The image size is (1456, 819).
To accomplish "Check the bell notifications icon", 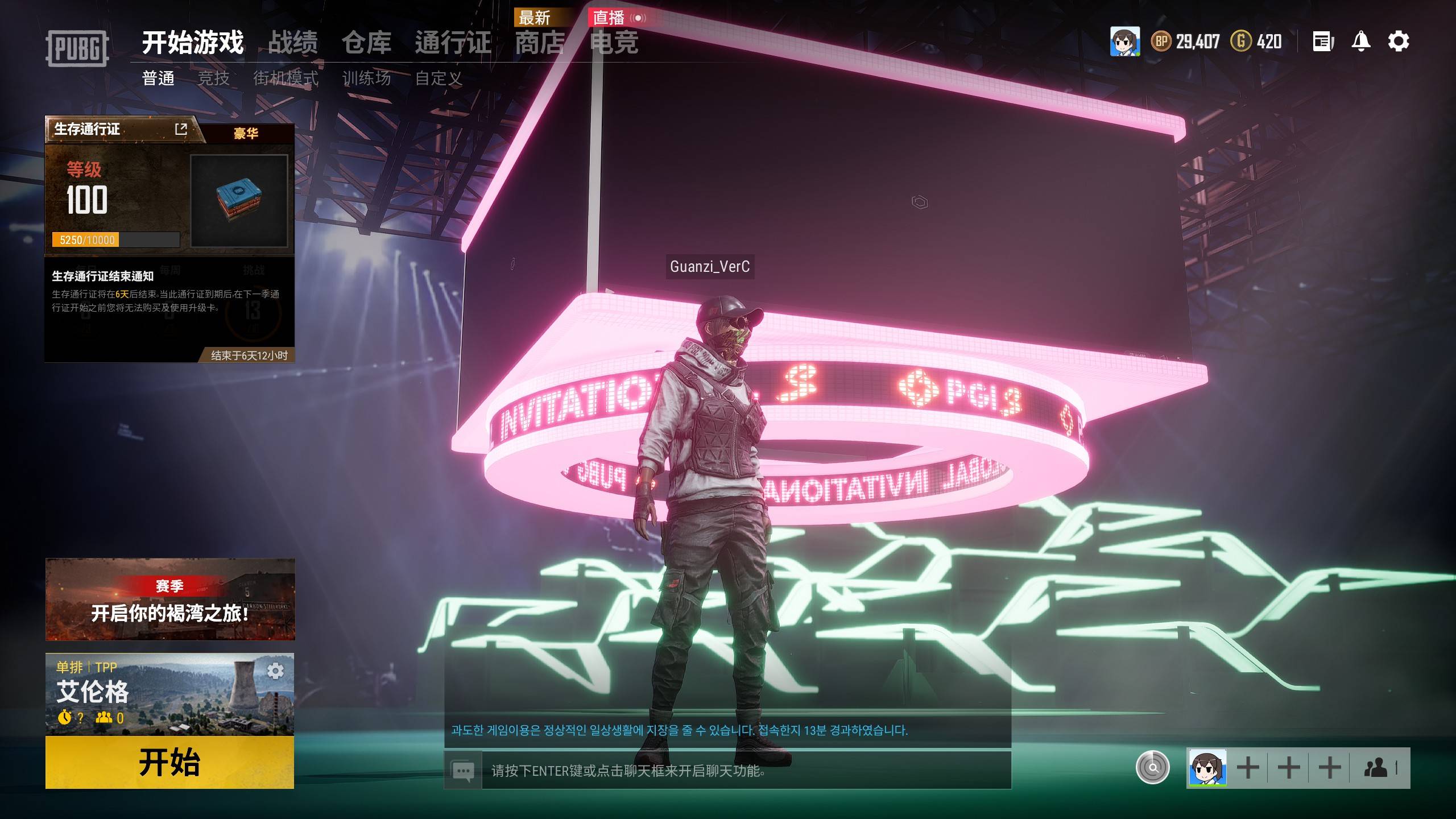I will [x=1360, y=42].
